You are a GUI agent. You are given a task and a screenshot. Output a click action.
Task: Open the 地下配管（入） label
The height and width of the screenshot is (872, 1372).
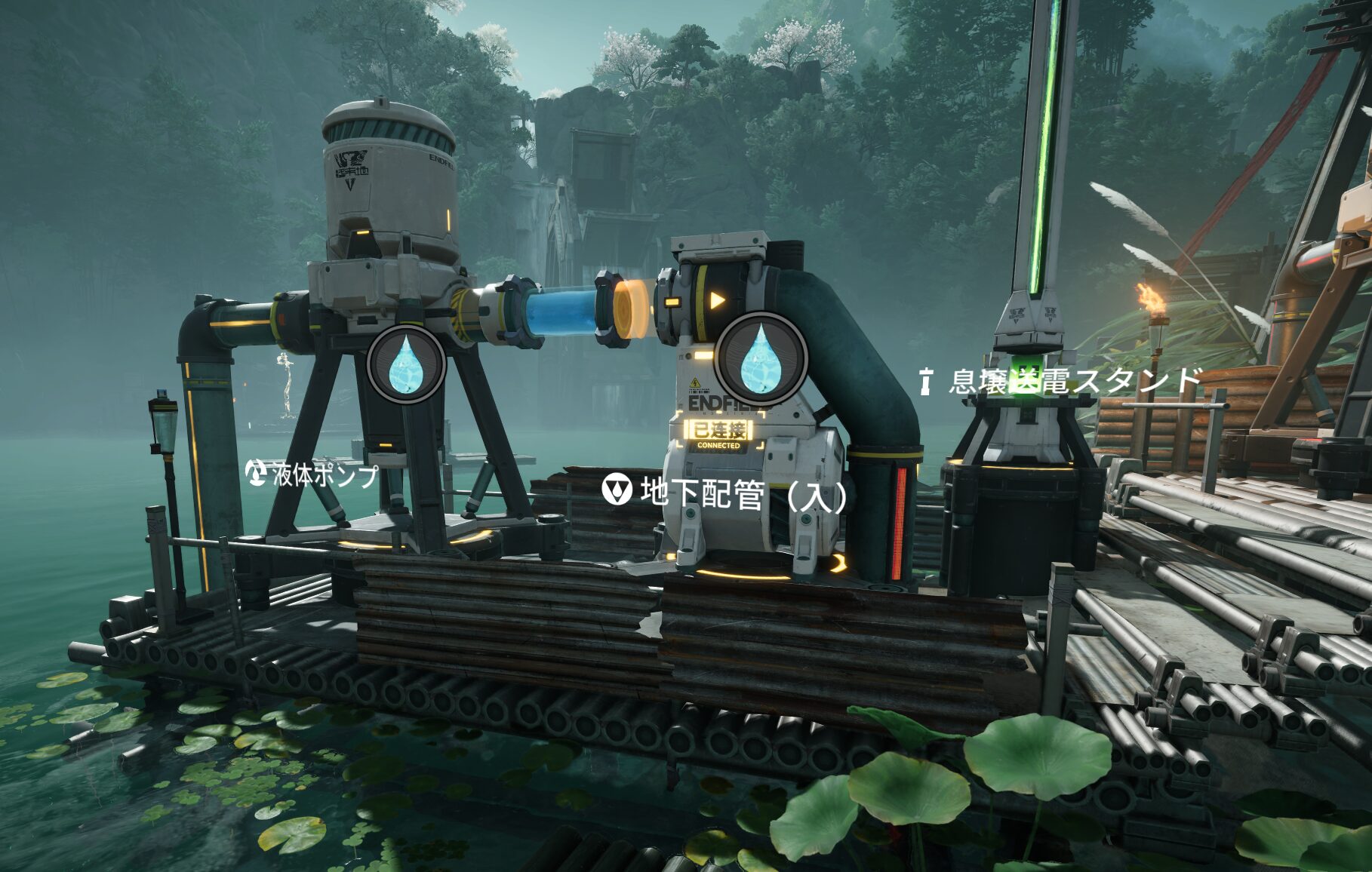tap(727, 493)
